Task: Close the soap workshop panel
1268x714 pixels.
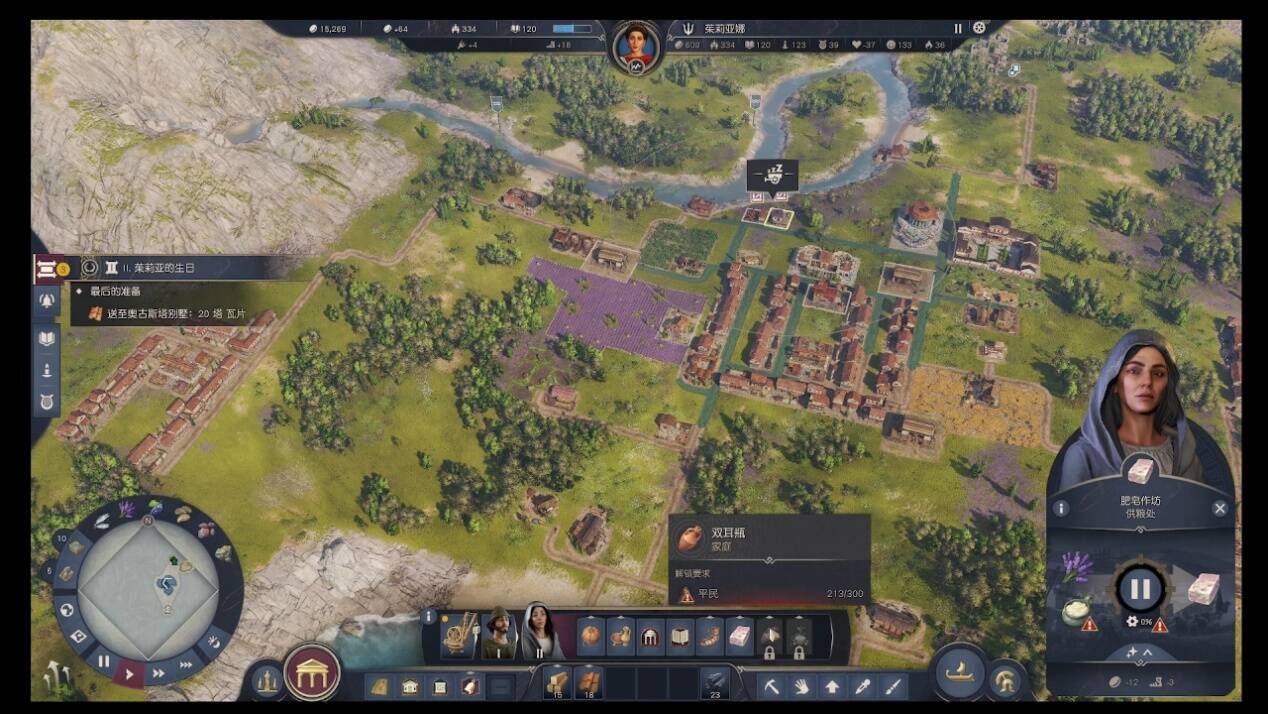Action: pyautogui.click(x=1219, y=508)
